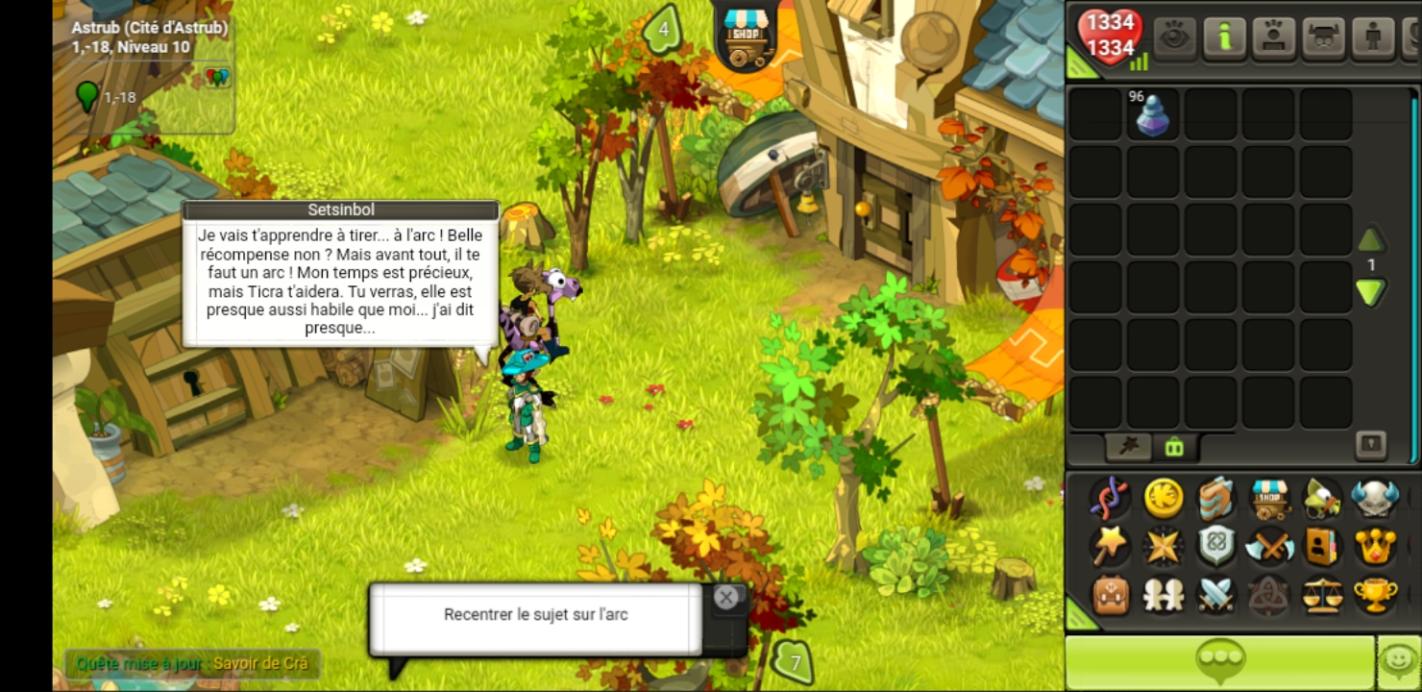The image size is (1422, 692).
Task: Open the gold coin menu icon
Action: [x=1163, y=498]
